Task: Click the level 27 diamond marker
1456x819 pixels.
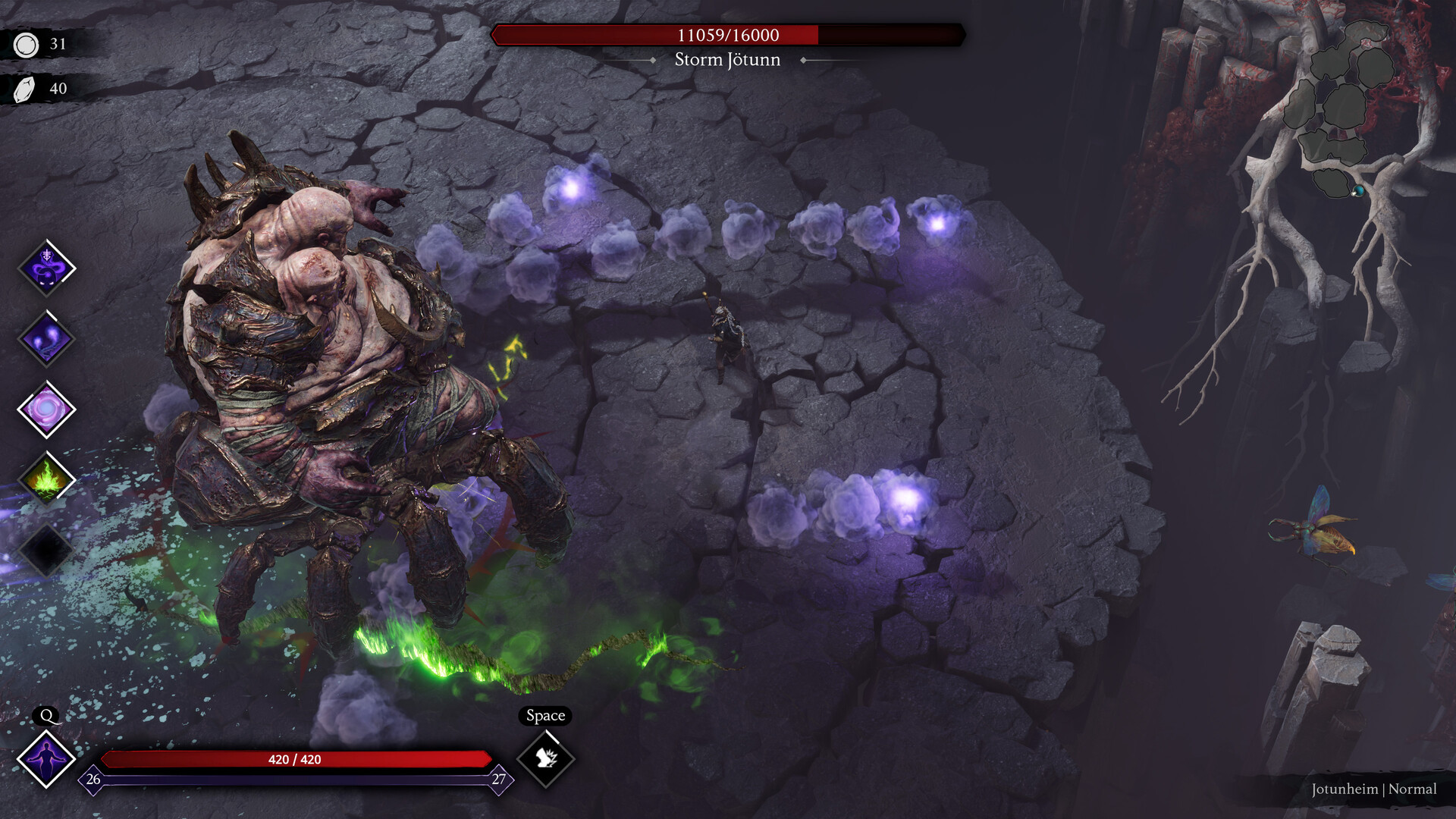Action: [x=498, y=778]
